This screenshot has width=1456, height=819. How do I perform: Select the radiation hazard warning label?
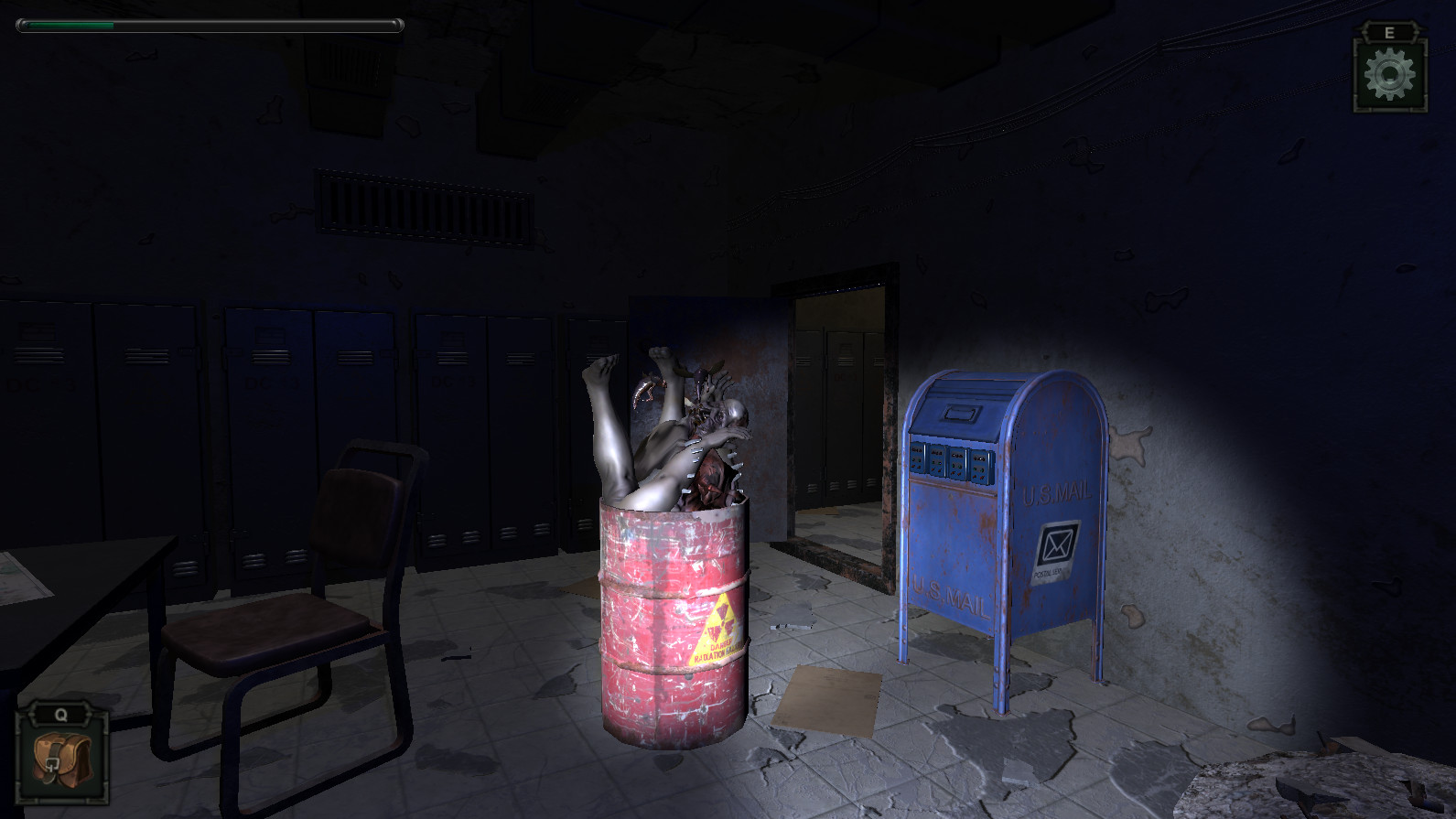coord(720,627)
